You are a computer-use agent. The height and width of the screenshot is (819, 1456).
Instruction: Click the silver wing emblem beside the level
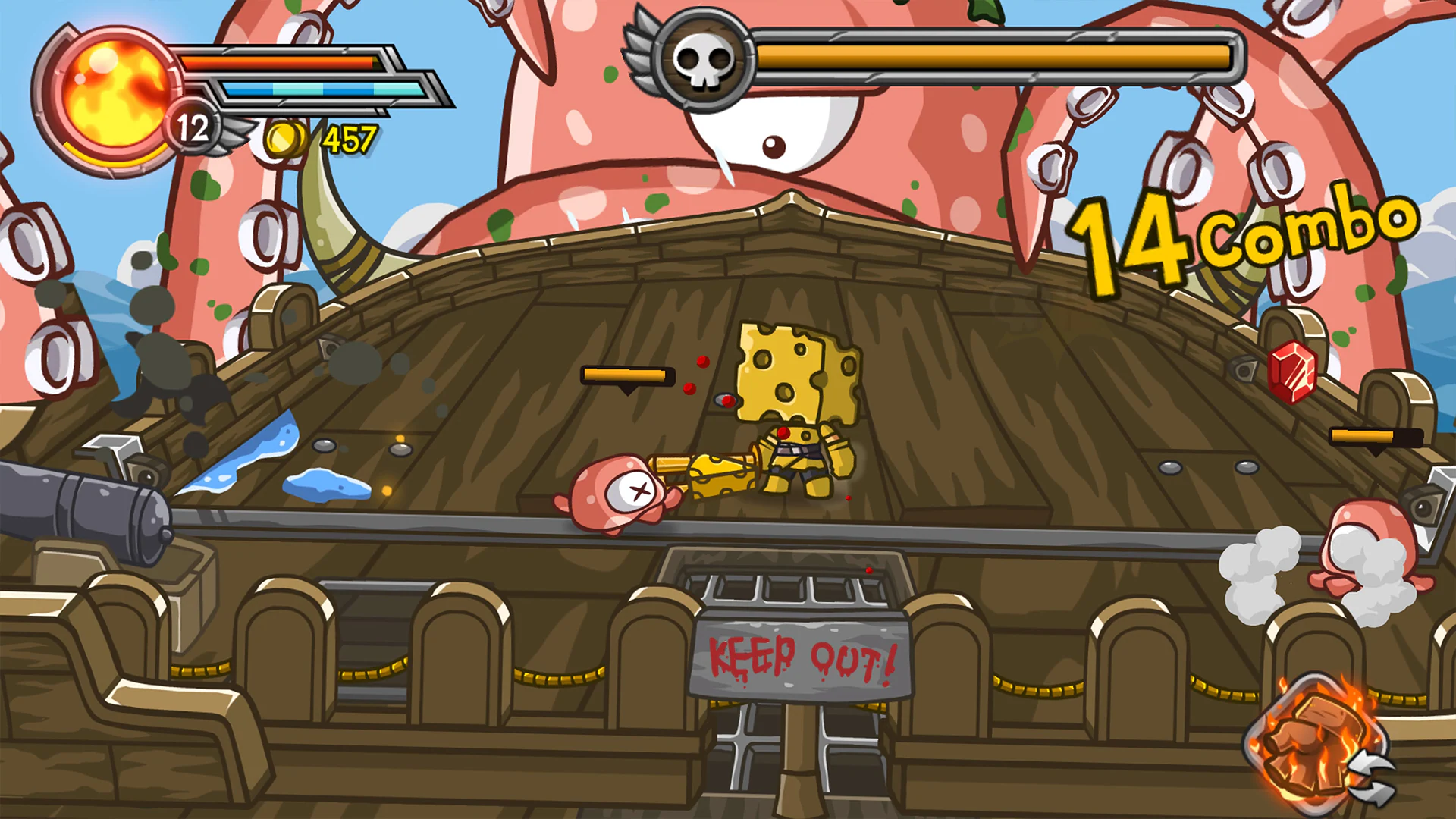[x=237, y=135]
